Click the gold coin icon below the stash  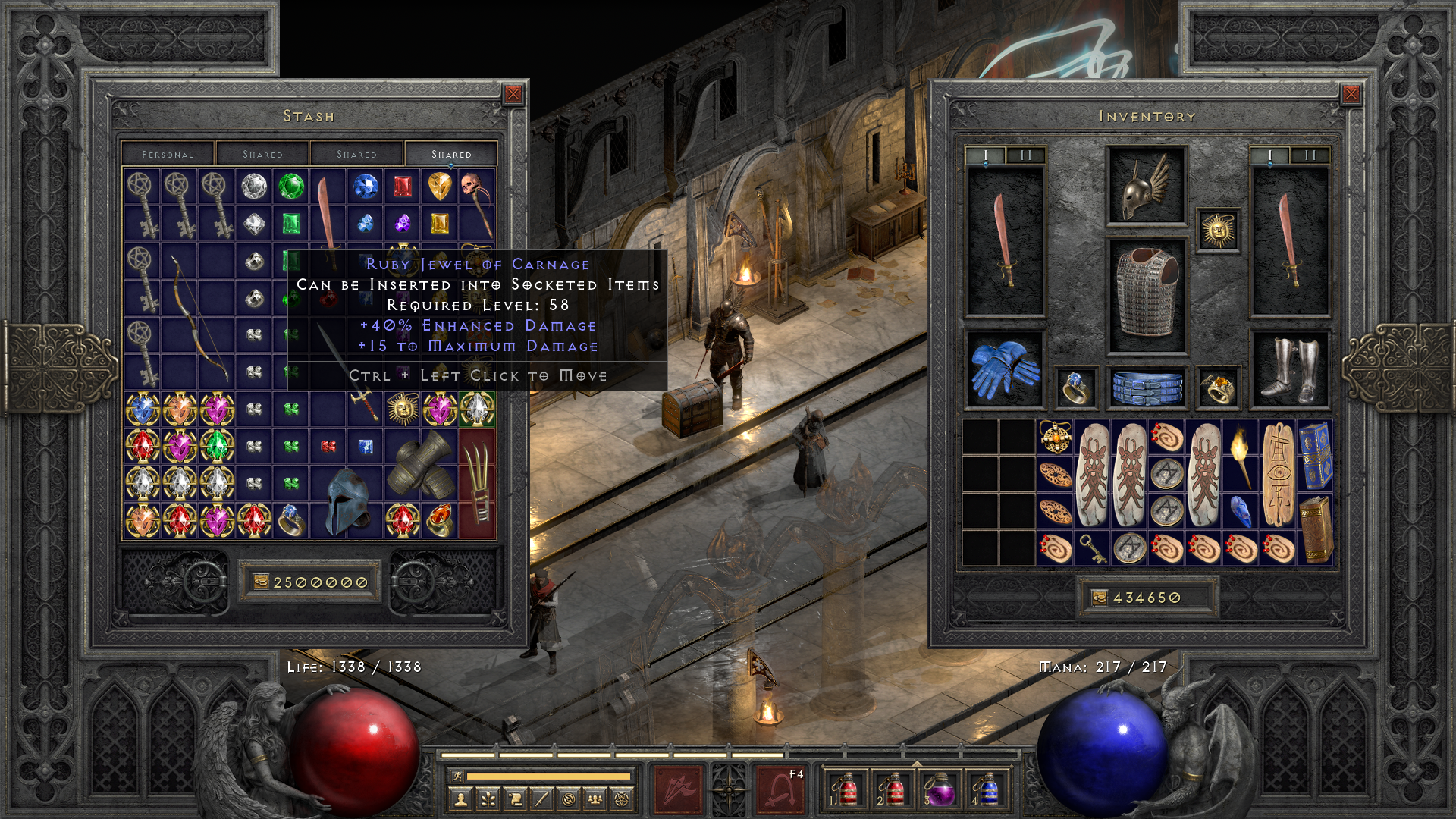pos(261,582)
